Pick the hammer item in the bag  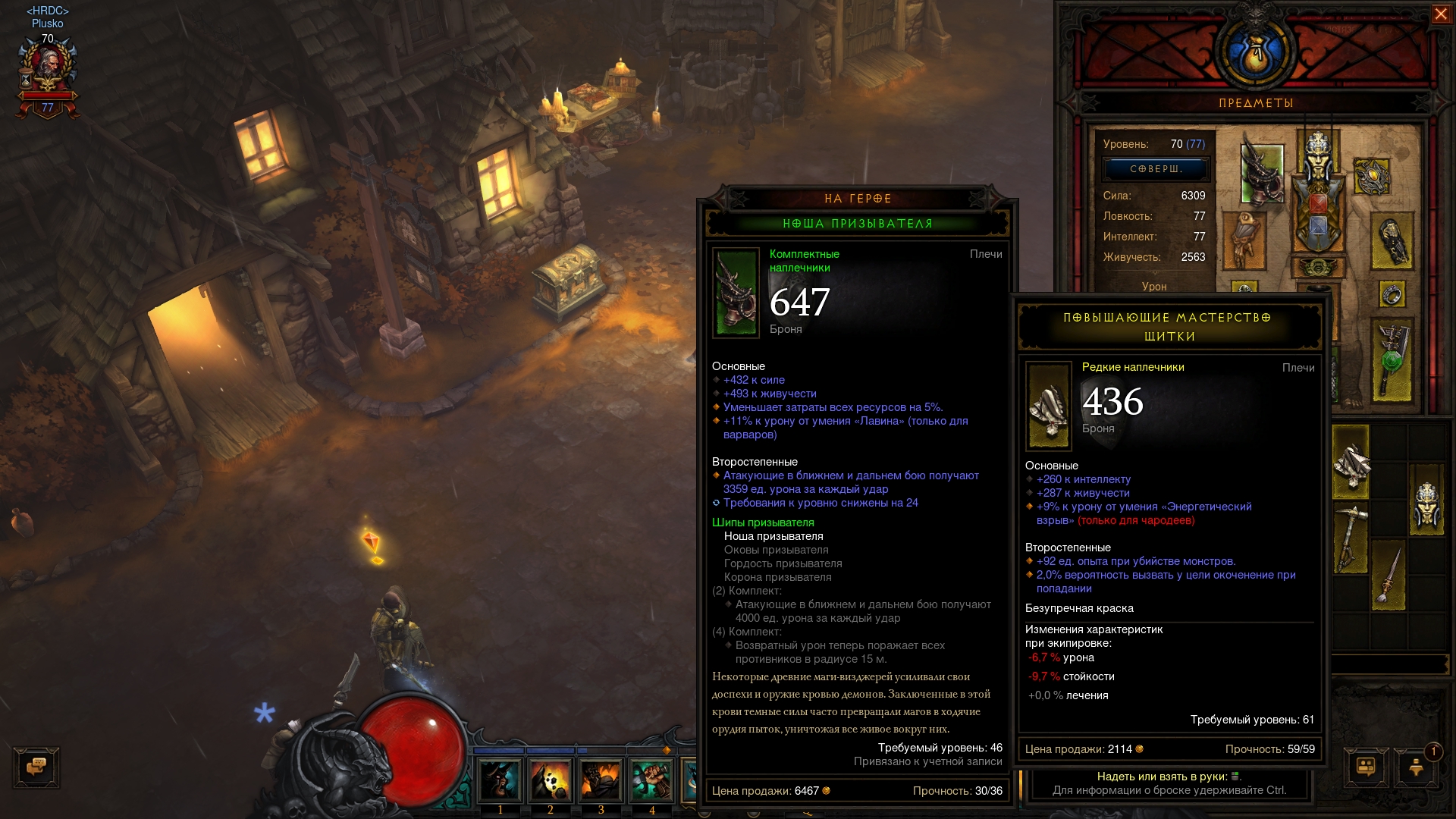1351,538
